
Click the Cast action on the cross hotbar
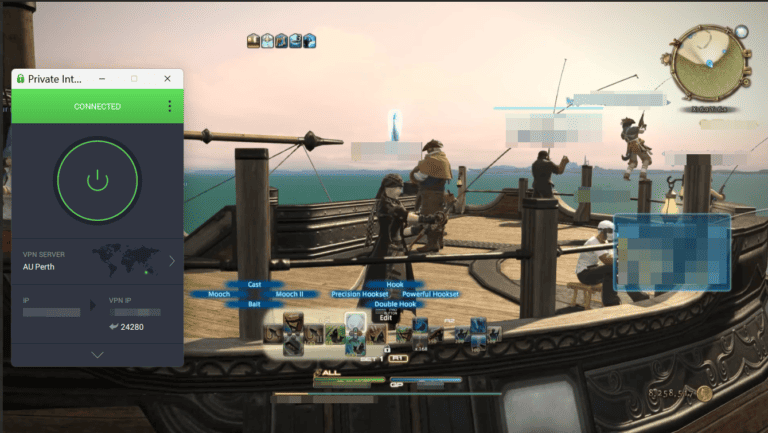253,285
